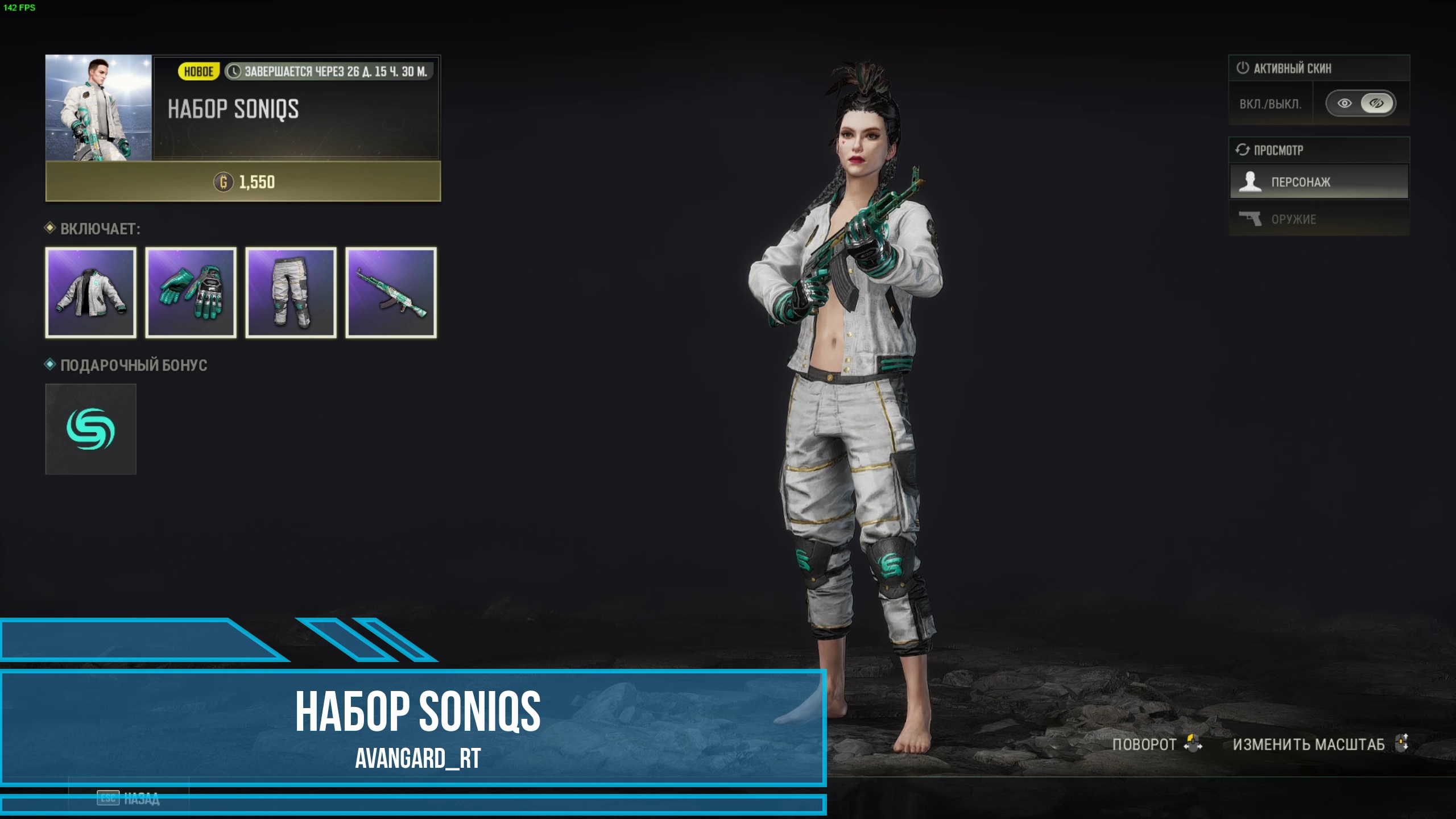This screenshot has width=1456, height=819.
Task: Select the white Soniqs jacket item
Action: (x=91, y=293)
